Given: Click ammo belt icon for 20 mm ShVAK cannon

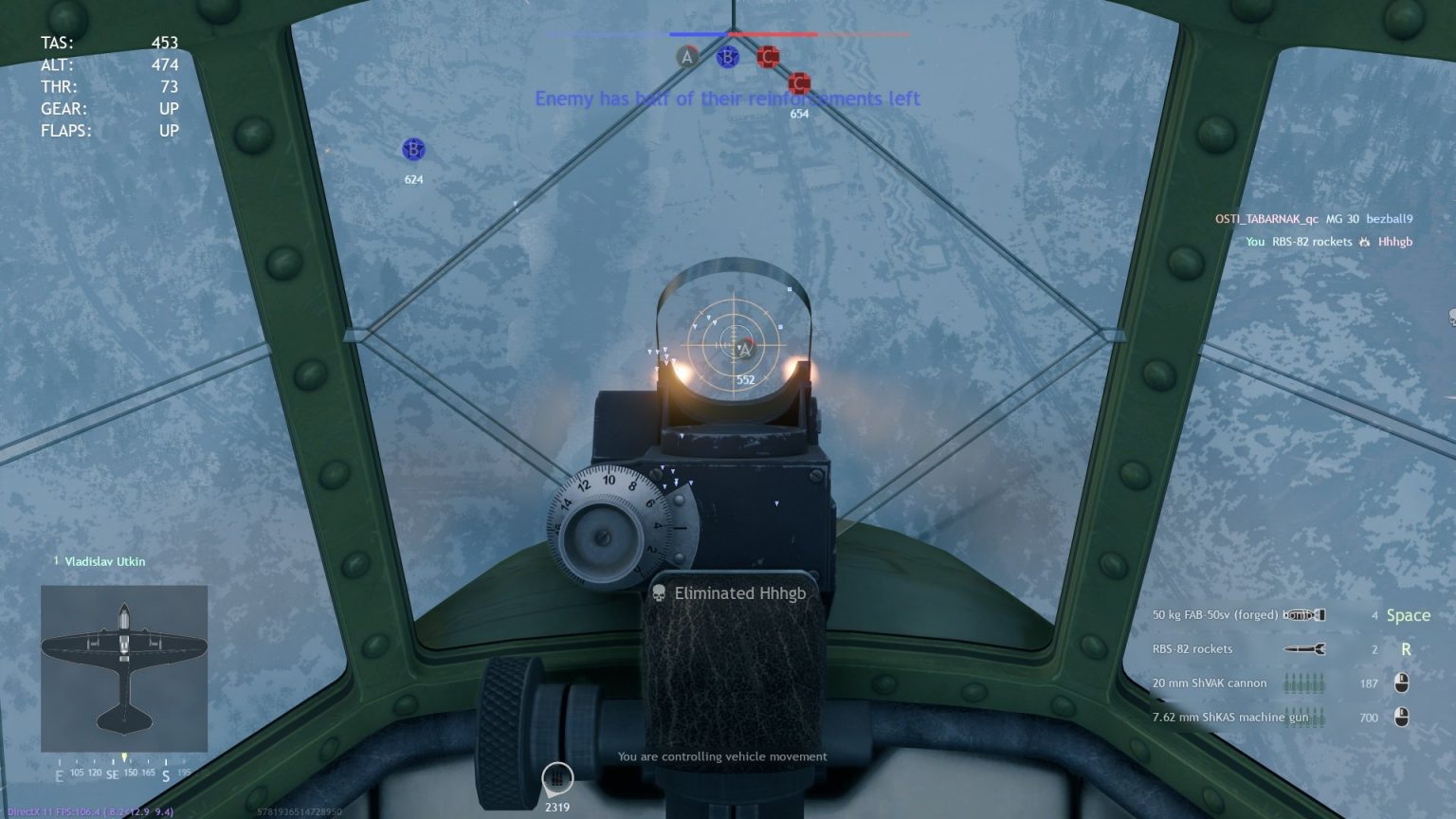Looking at the screenshot, I should (1303, 682).
